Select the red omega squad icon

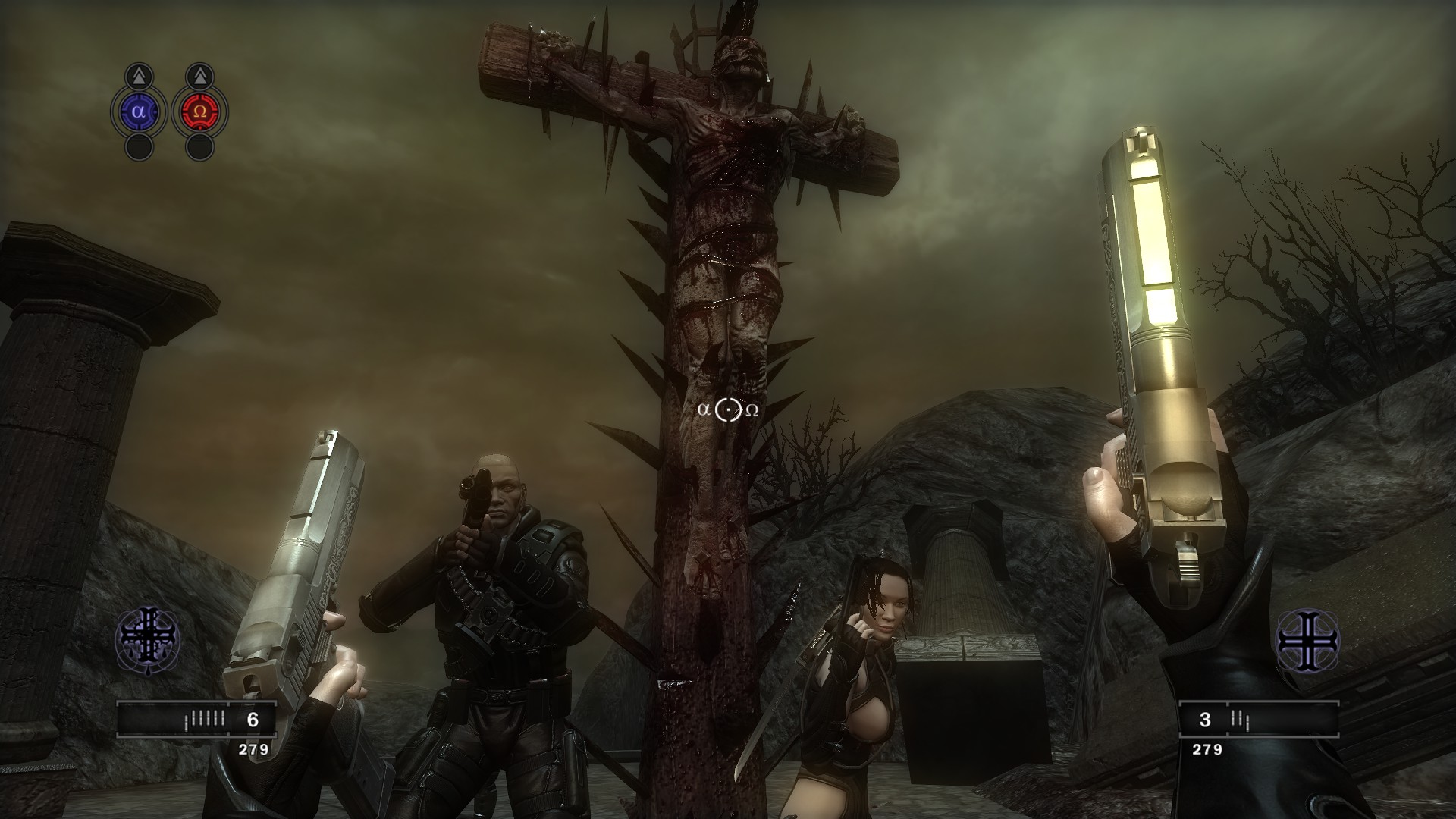[200, 111]
